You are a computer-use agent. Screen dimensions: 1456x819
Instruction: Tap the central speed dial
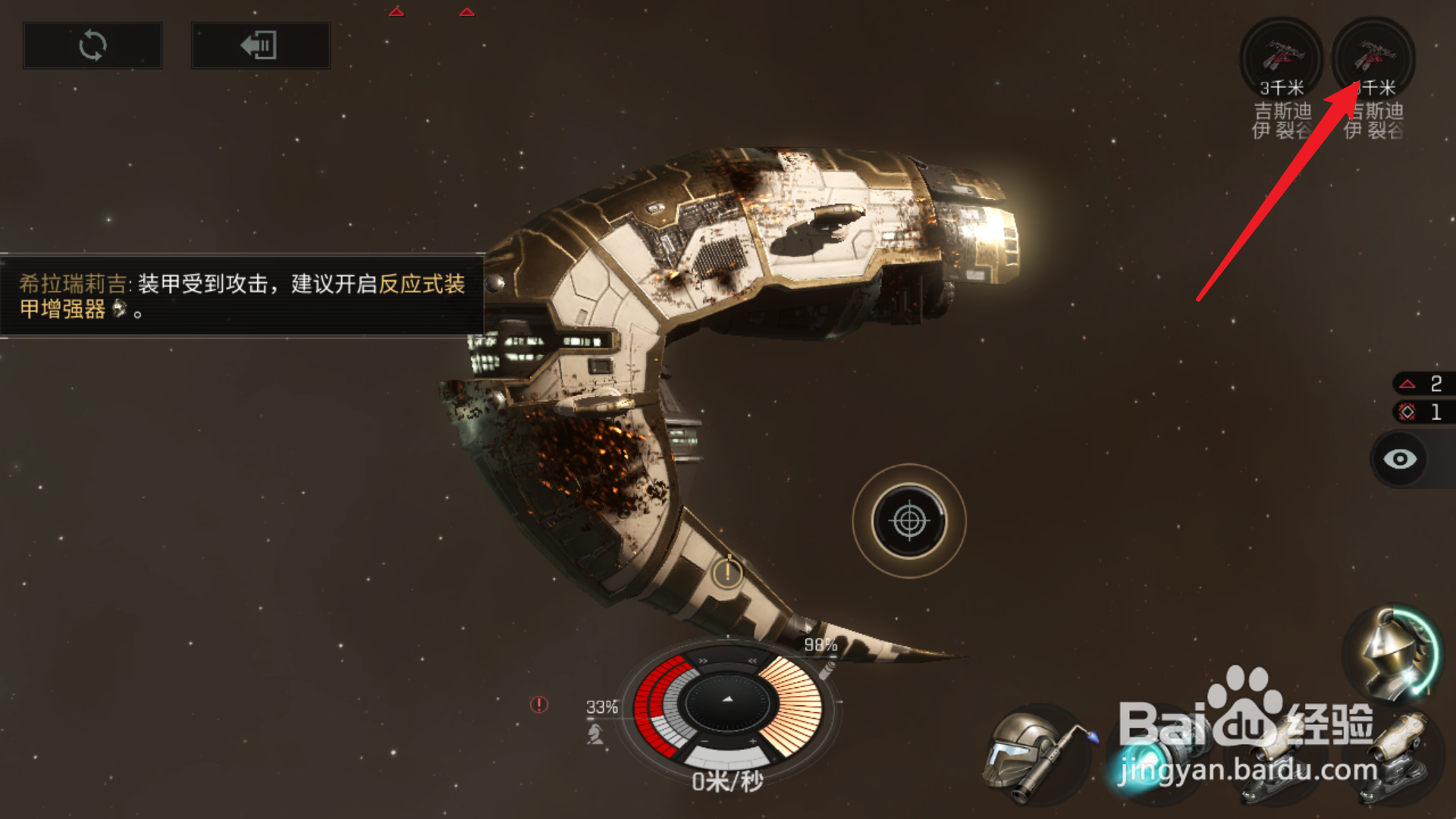coord(727,701)
